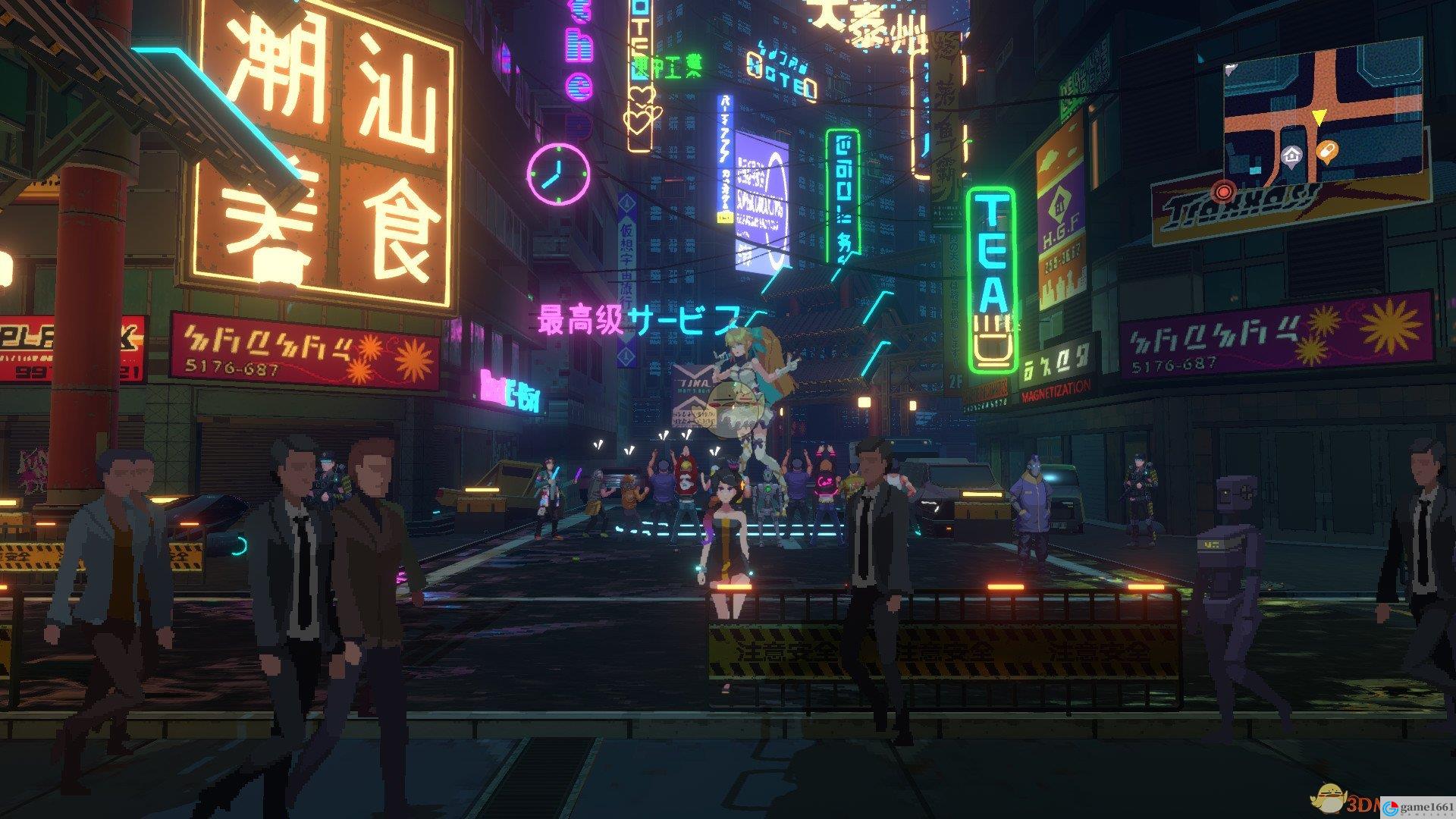1456x819 pixels.
Task: Select the house marker on the minimap
Action: (x=1291, y=156)
